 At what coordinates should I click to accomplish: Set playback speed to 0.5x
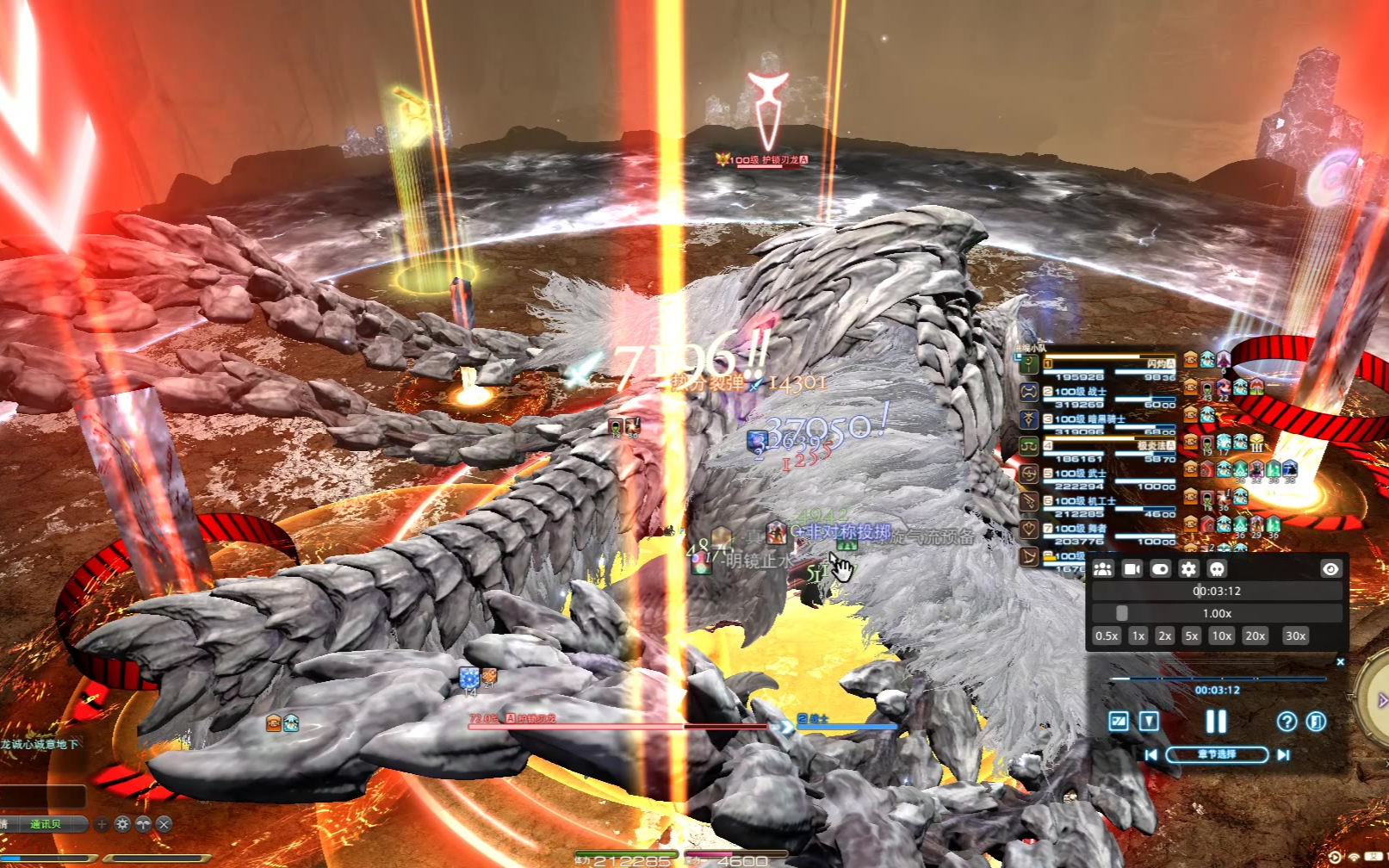[1107, 636]
